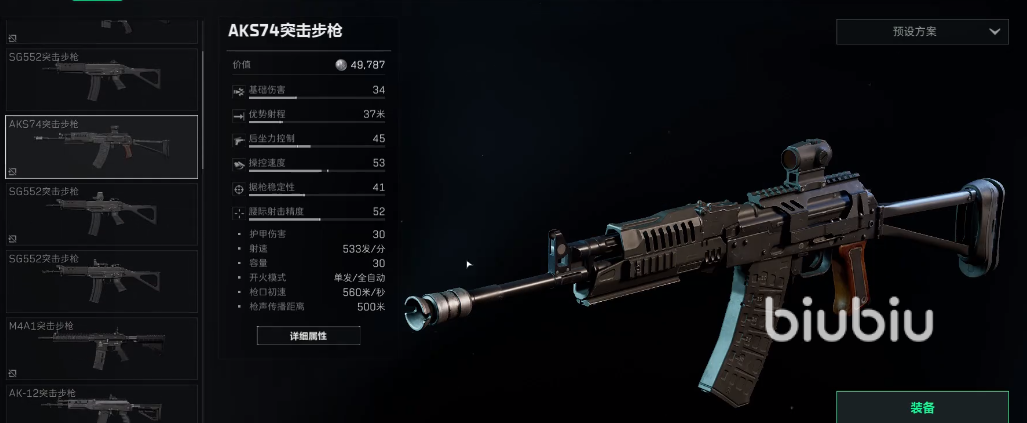Select the AKS74突击步枪 weapon in the list
1027x423 pixels.
101,147
